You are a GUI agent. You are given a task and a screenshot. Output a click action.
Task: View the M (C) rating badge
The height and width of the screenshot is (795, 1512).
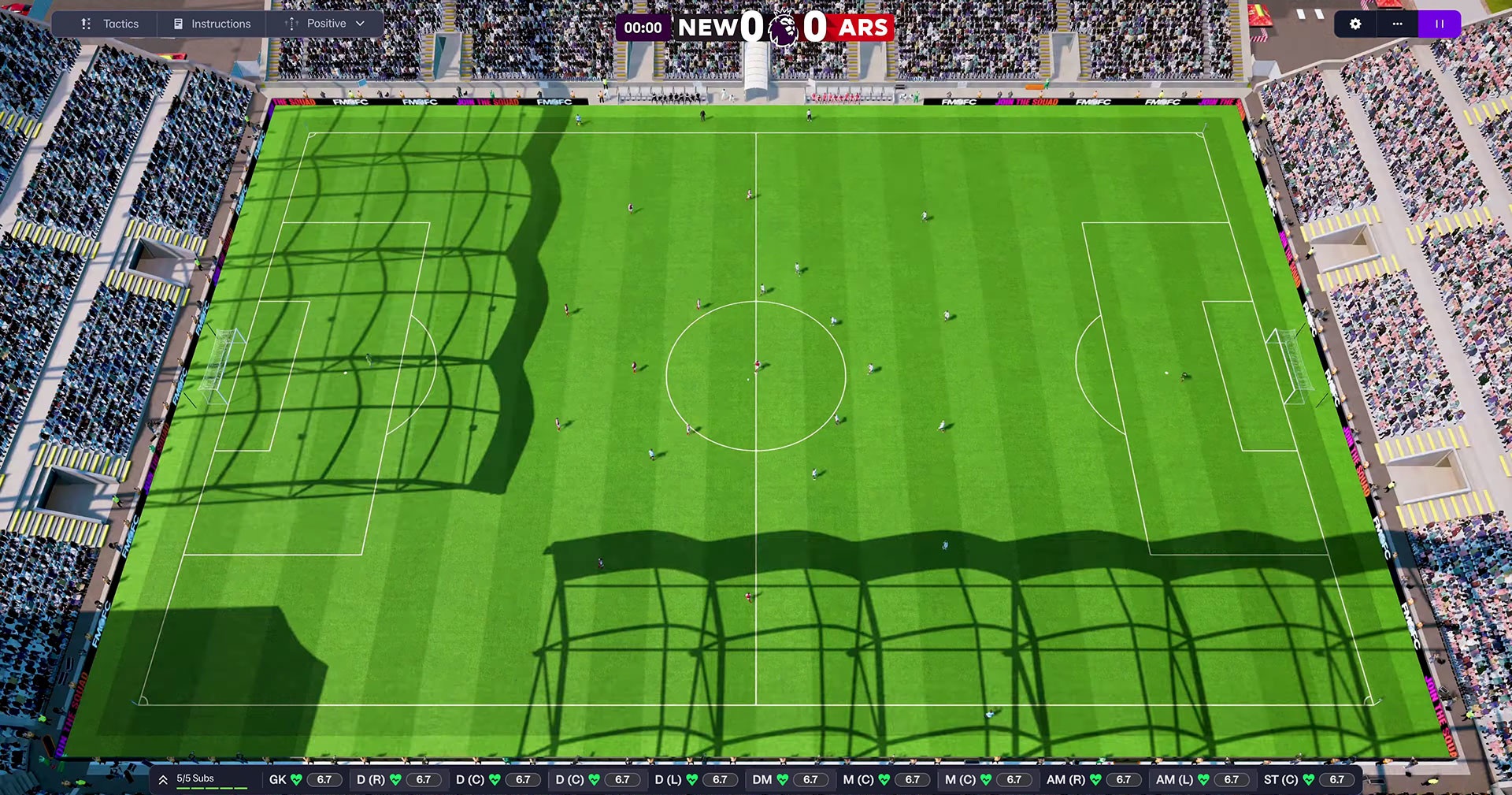coord(913,779)
